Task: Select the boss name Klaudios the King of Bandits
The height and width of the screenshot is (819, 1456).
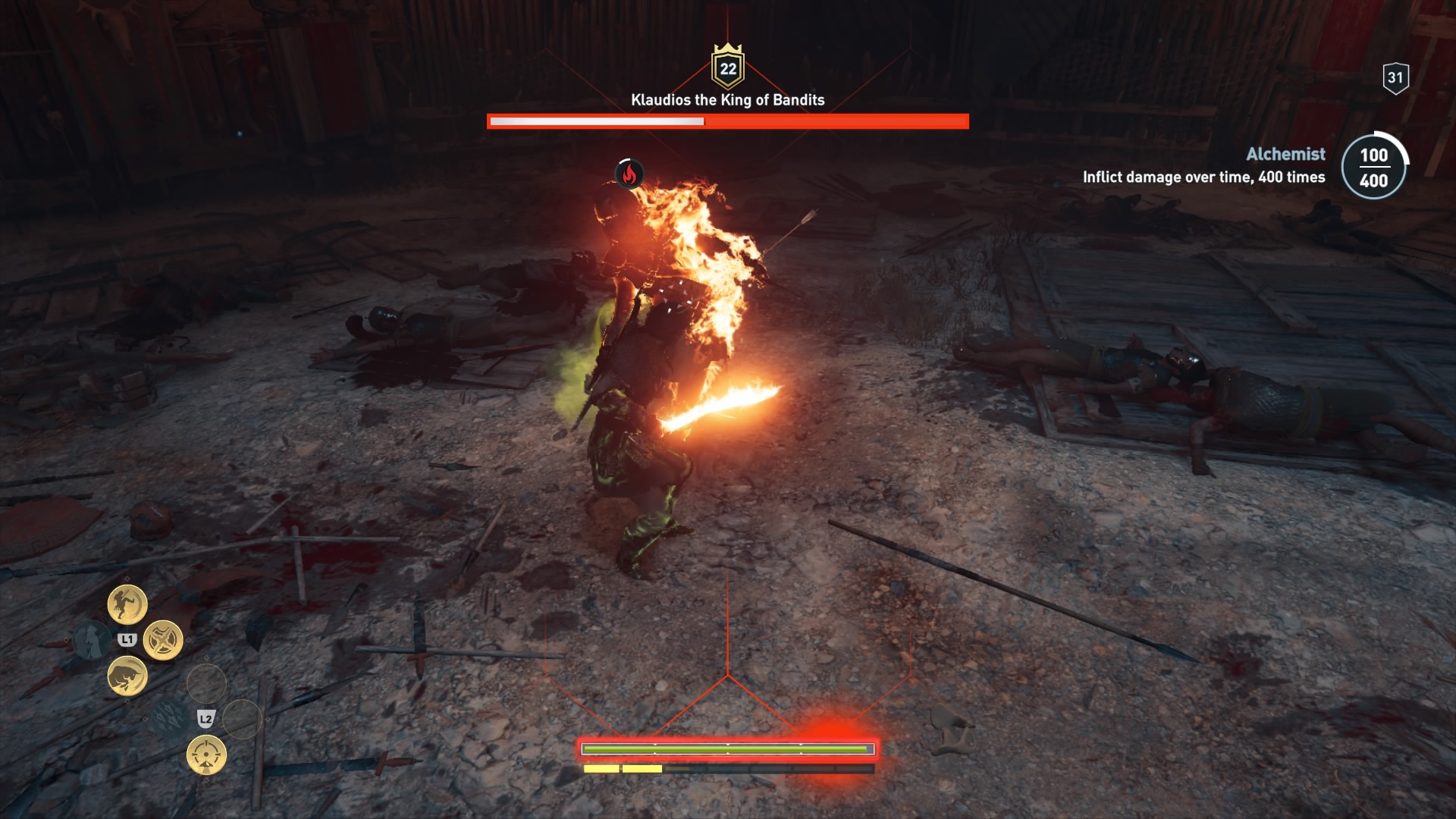Action: point(727,98)
